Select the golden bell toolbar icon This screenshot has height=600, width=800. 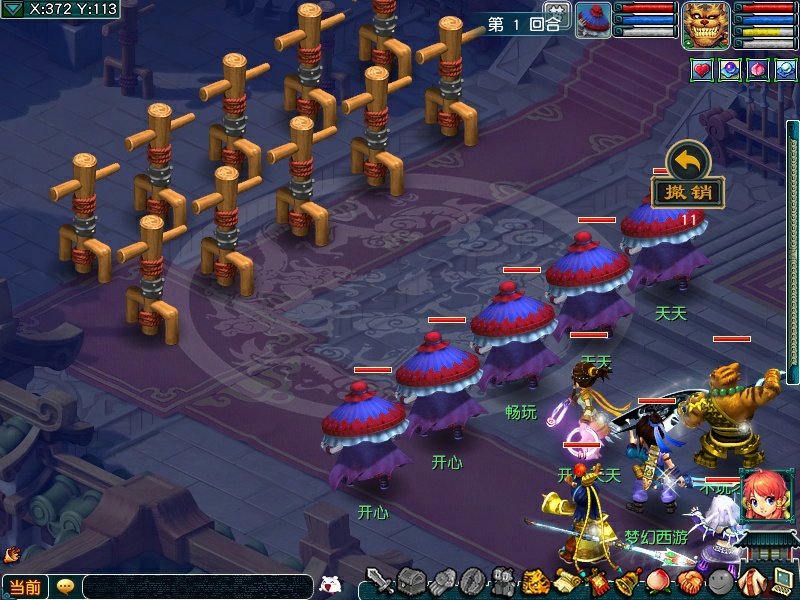coord(628,581)
